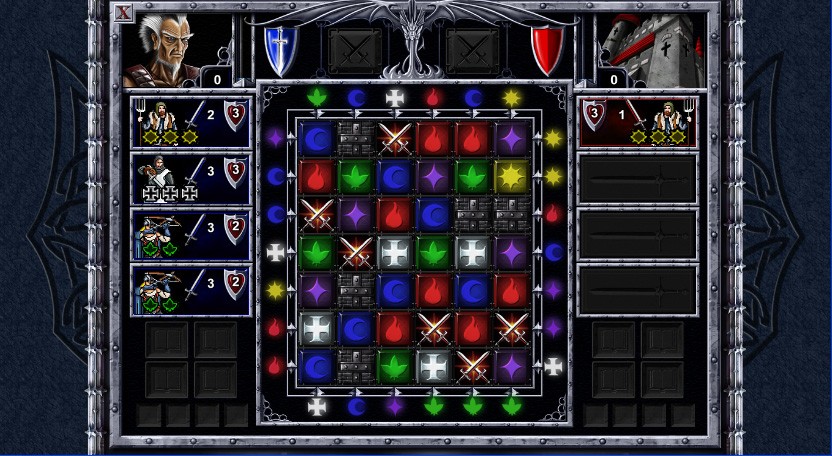Target the enemy peasant unit card
Image resolution: width=832 pixels, height=456 pixels.
click(637, 122)
